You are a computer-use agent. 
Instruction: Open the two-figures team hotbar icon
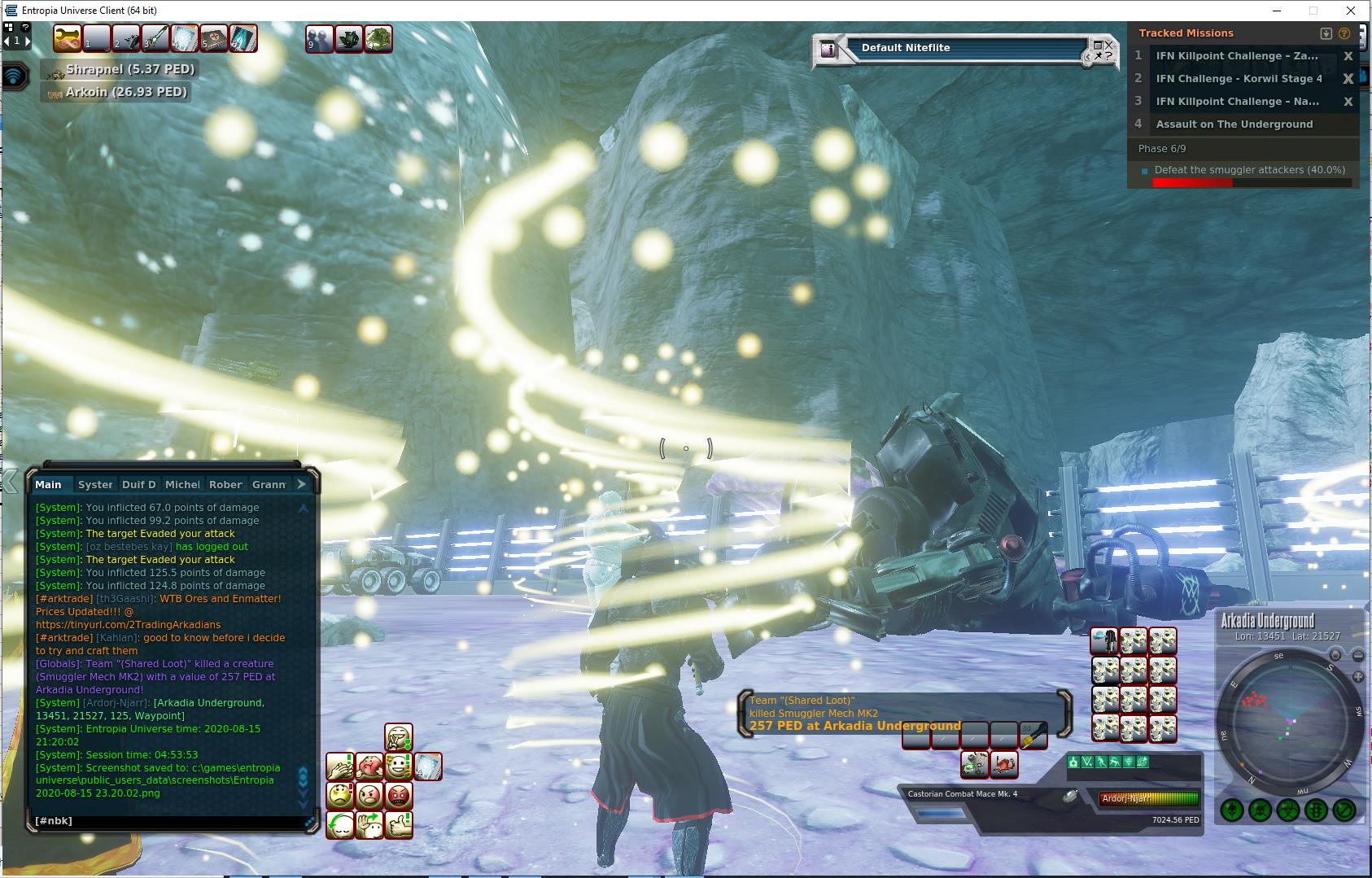[x=319, y=38]
